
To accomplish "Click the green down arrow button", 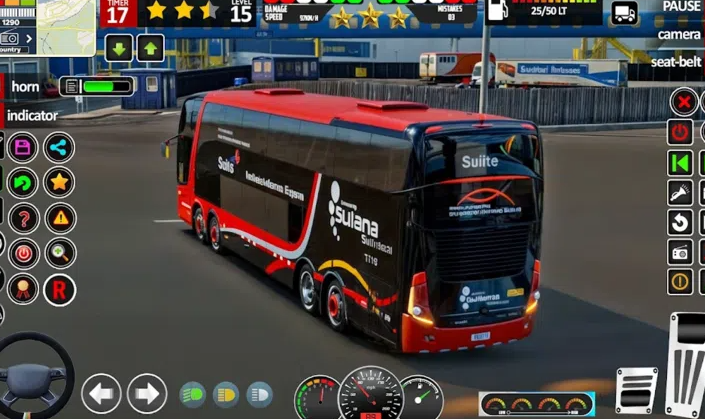I will point(119,47).
